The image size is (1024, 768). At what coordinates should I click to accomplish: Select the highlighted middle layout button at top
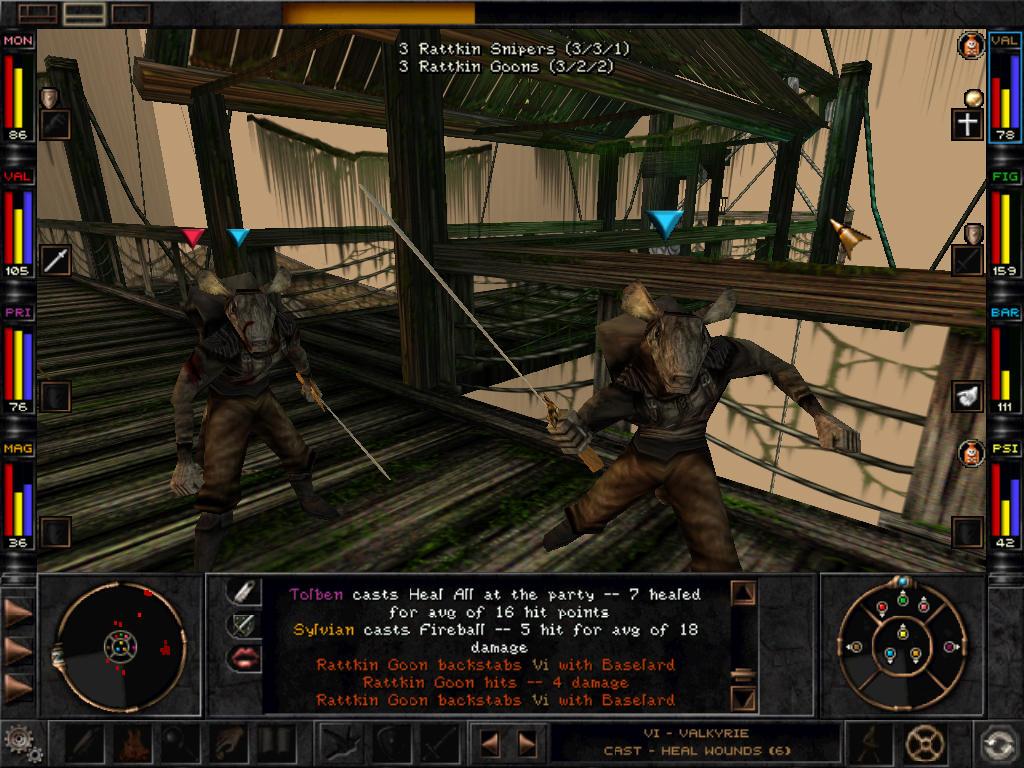[x=83, y=13]
